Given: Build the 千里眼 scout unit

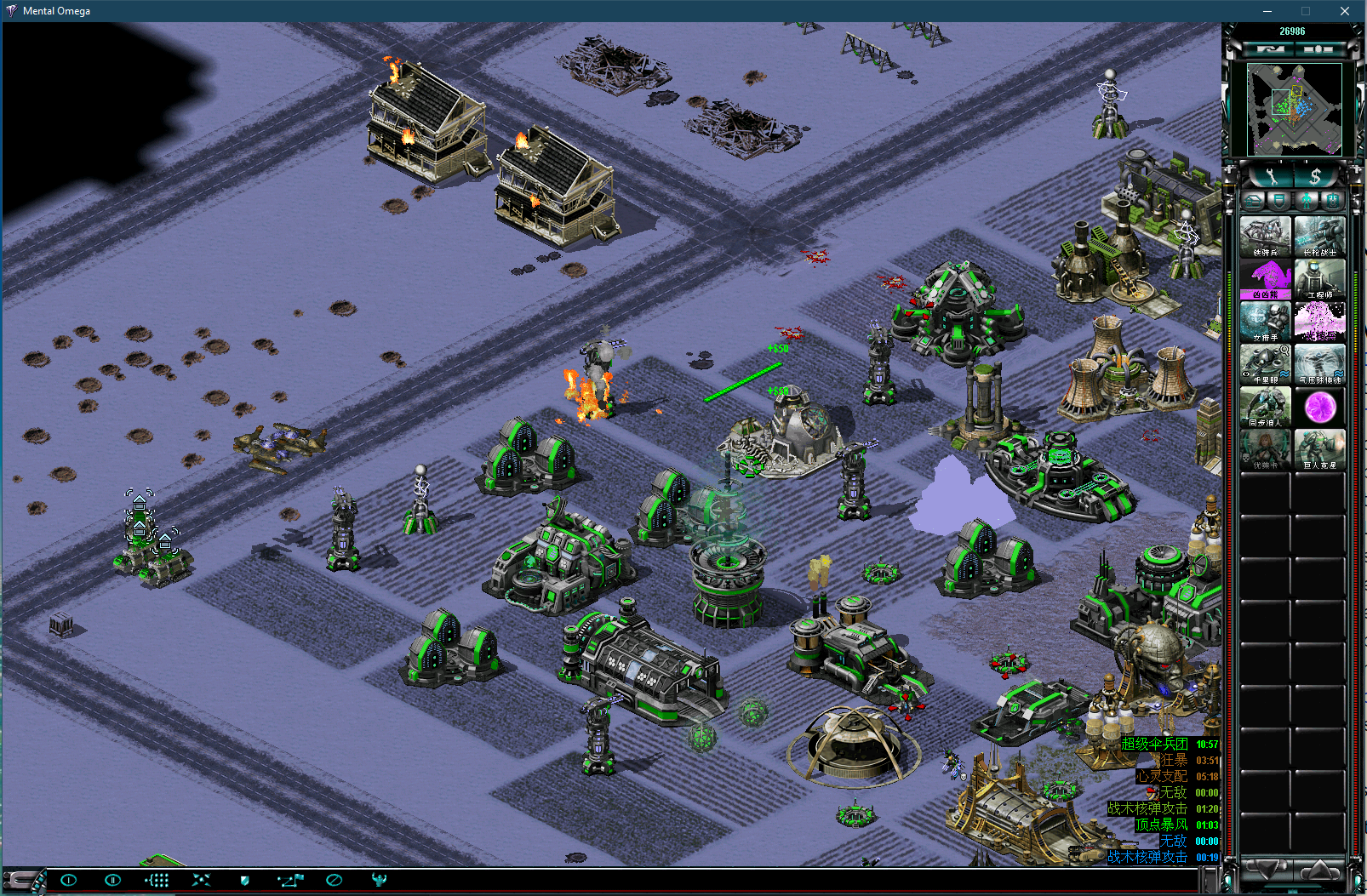Looking at the screenshot, I should pyautogui.click(x=1266, y=364).
